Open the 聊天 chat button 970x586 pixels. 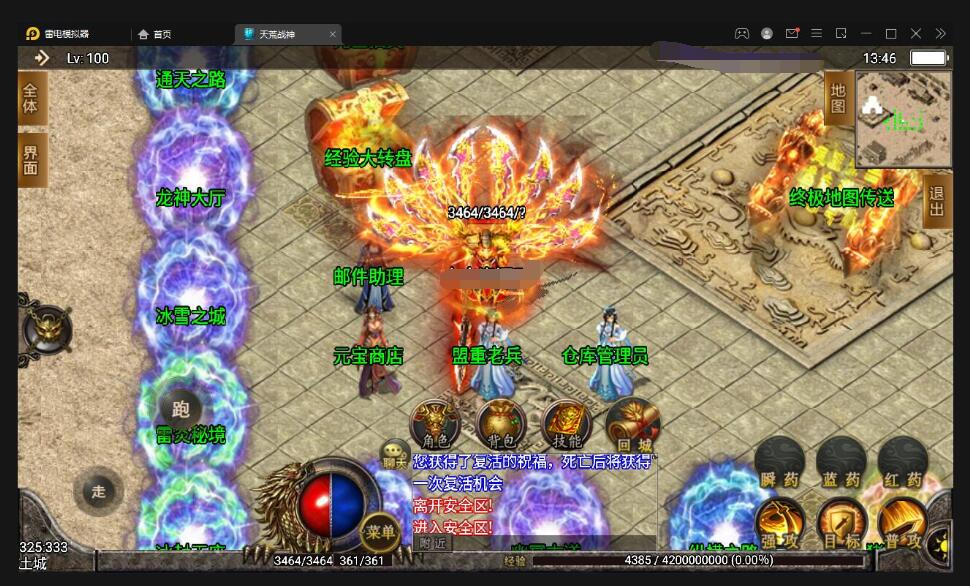(x=395, y=455)
